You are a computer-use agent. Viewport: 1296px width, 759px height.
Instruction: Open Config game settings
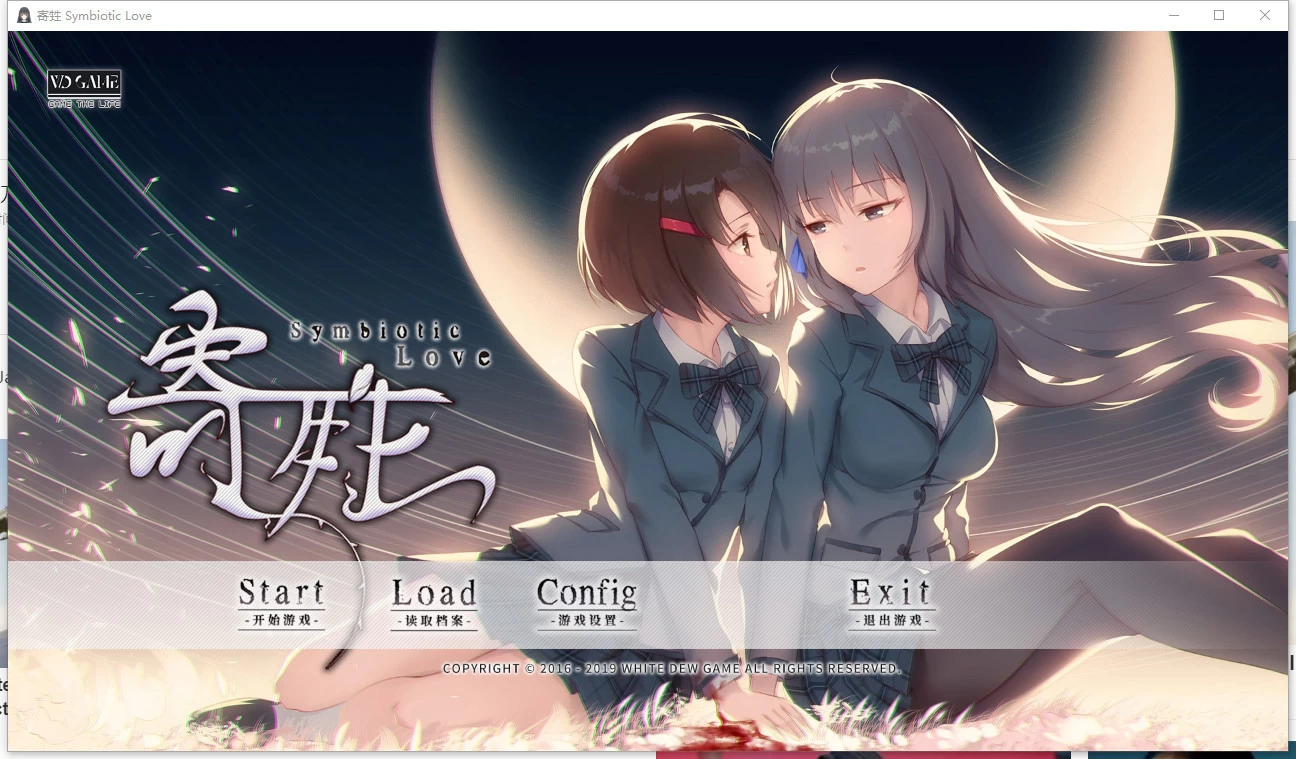pyautogui.click(x=586, y=593)
